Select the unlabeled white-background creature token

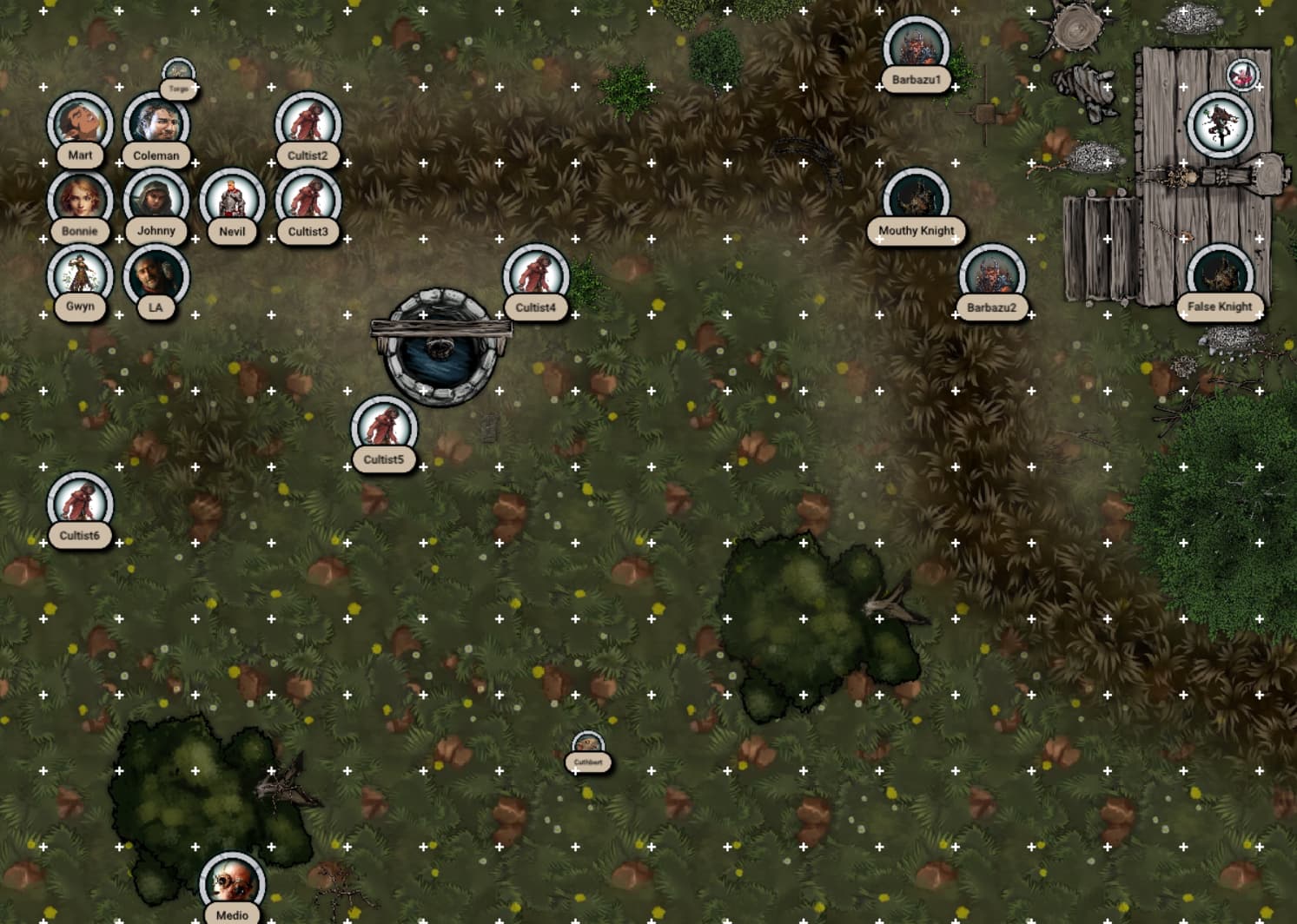[x=1220, y=124]
